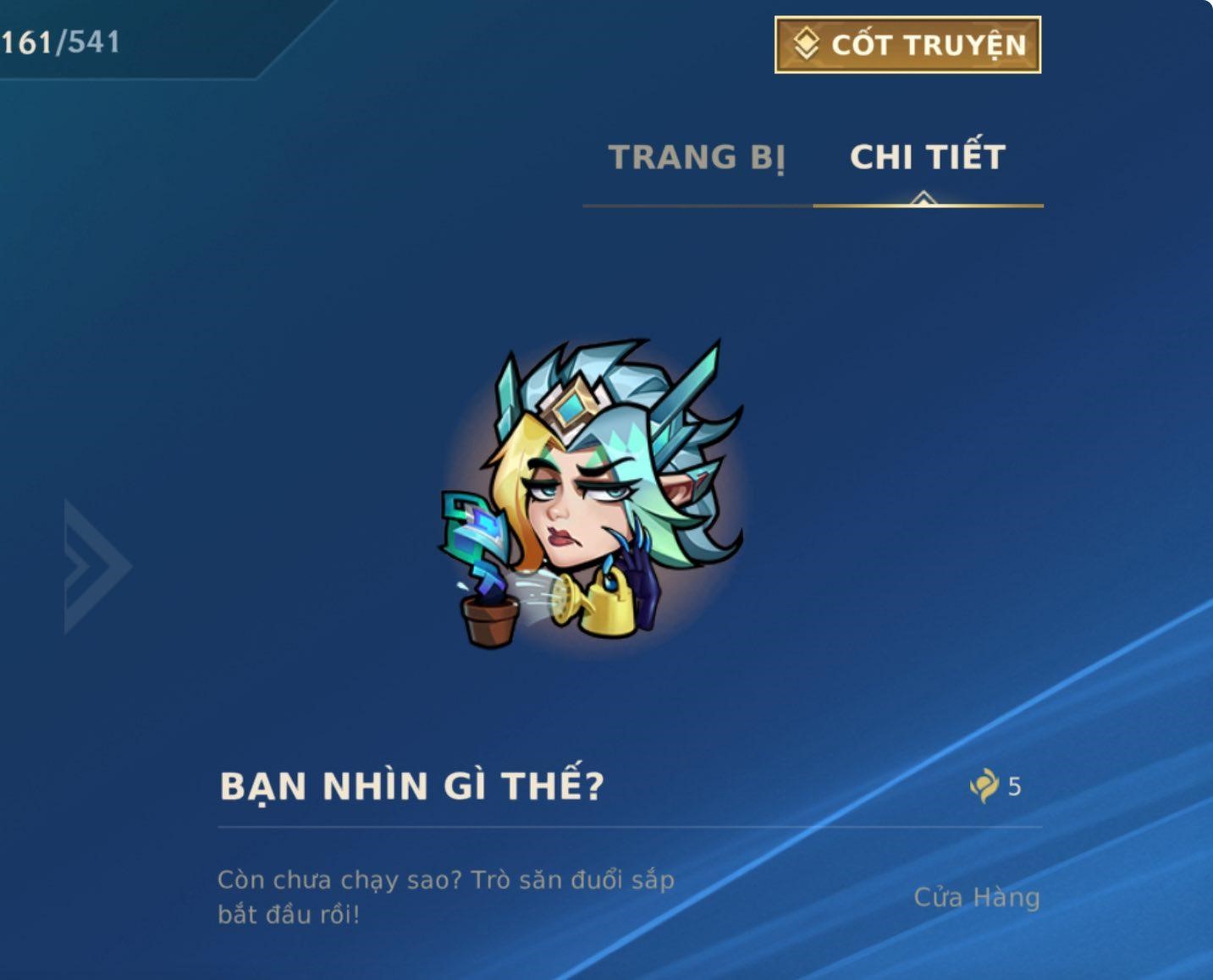Go to Cửa Hàng store link
Screen dimensions: 1213x980
[976, 897]
